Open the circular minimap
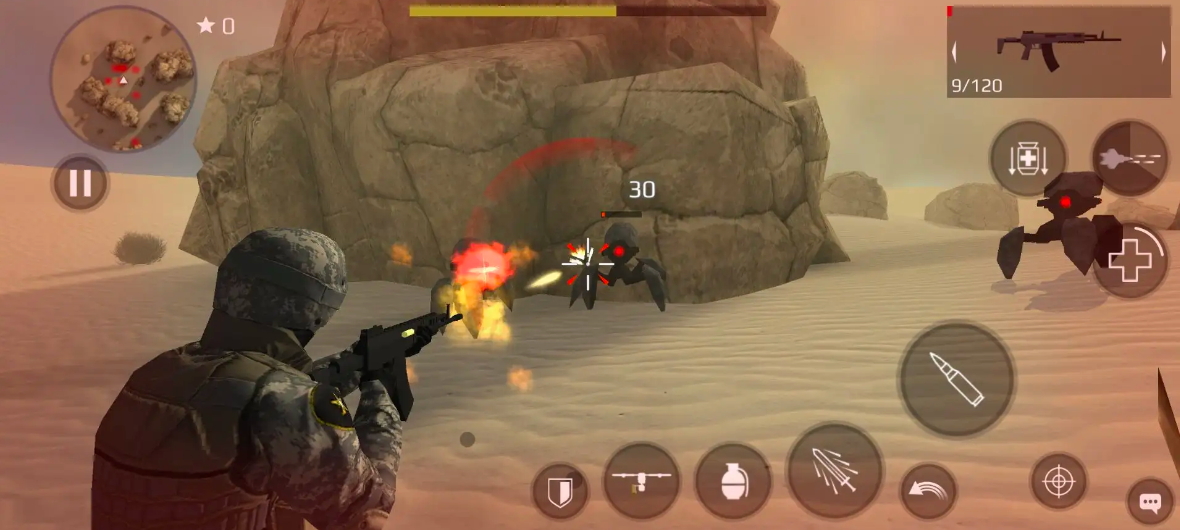This screenshot has width=1180, height=530. [123, 80]
